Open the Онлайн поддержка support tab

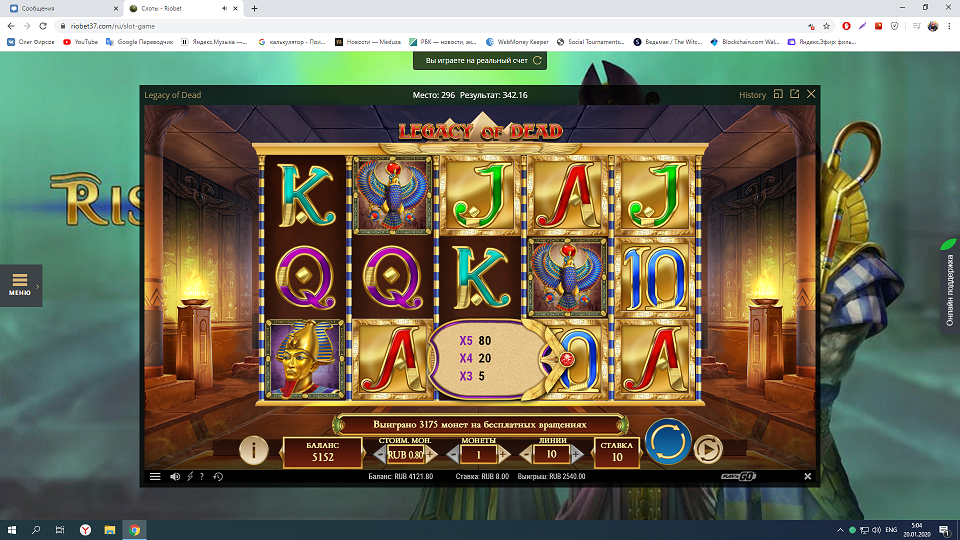[x=949, y=285]
